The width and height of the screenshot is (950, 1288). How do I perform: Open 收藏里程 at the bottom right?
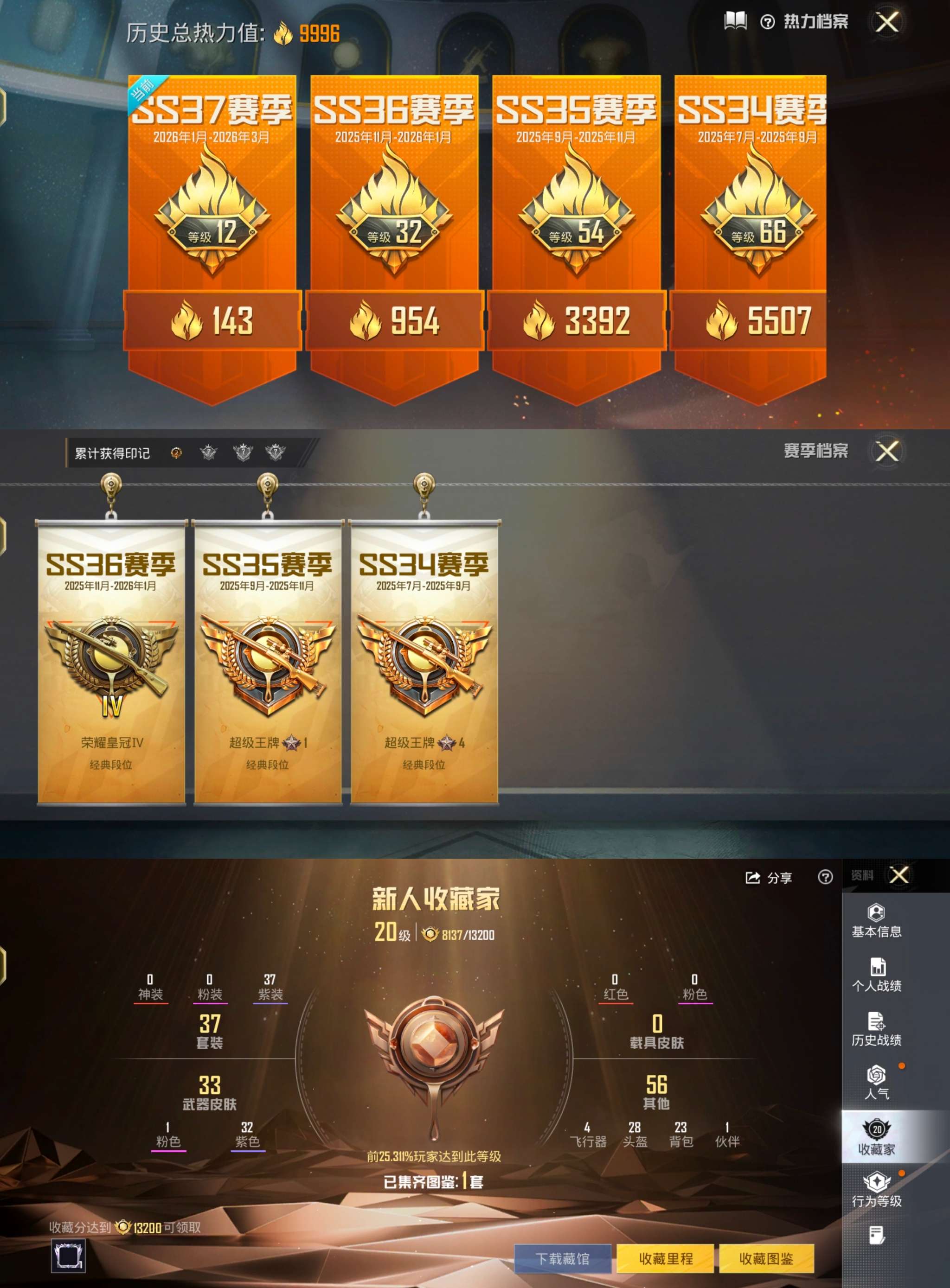[666, 1257]
